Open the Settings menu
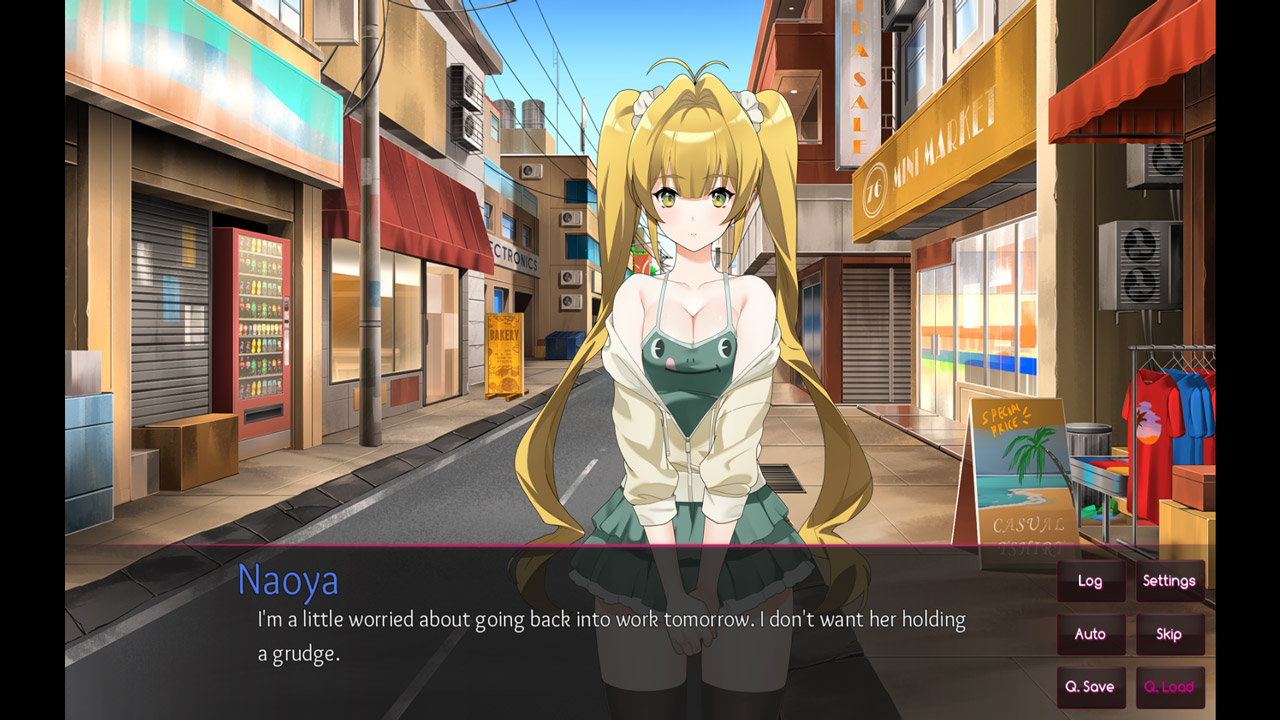This screenshot has height=720, width=1280. click(1169, 581)
